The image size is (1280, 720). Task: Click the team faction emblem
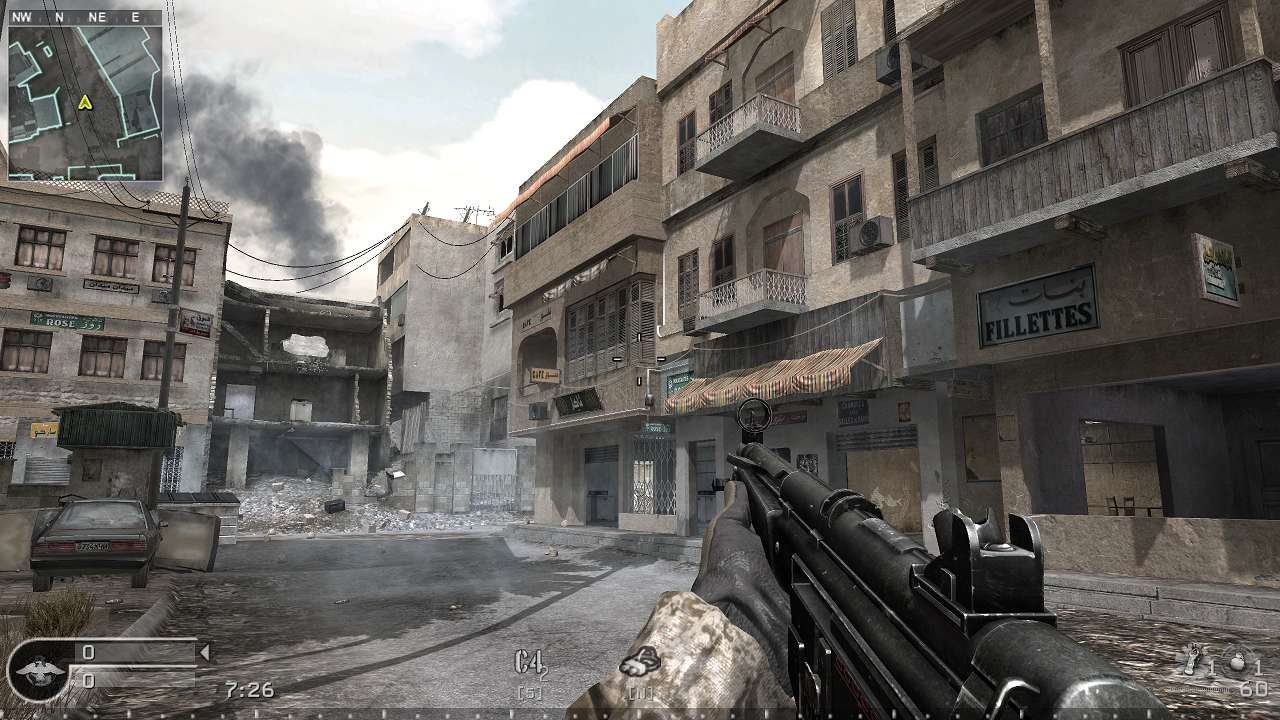(x=36, y=668)
